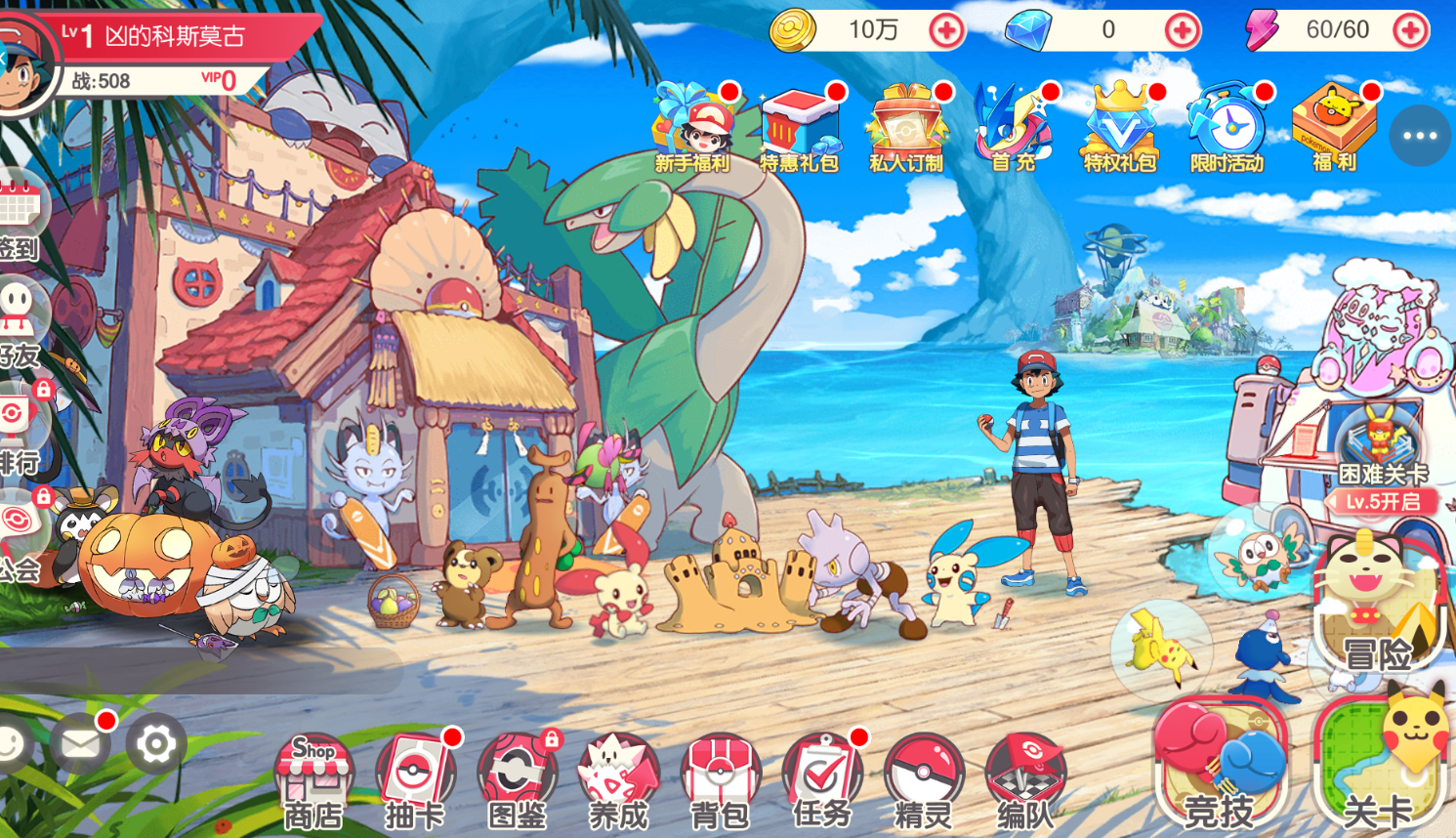
Task: Enter the 竞技 arena mode
Action: (1219, 767)
